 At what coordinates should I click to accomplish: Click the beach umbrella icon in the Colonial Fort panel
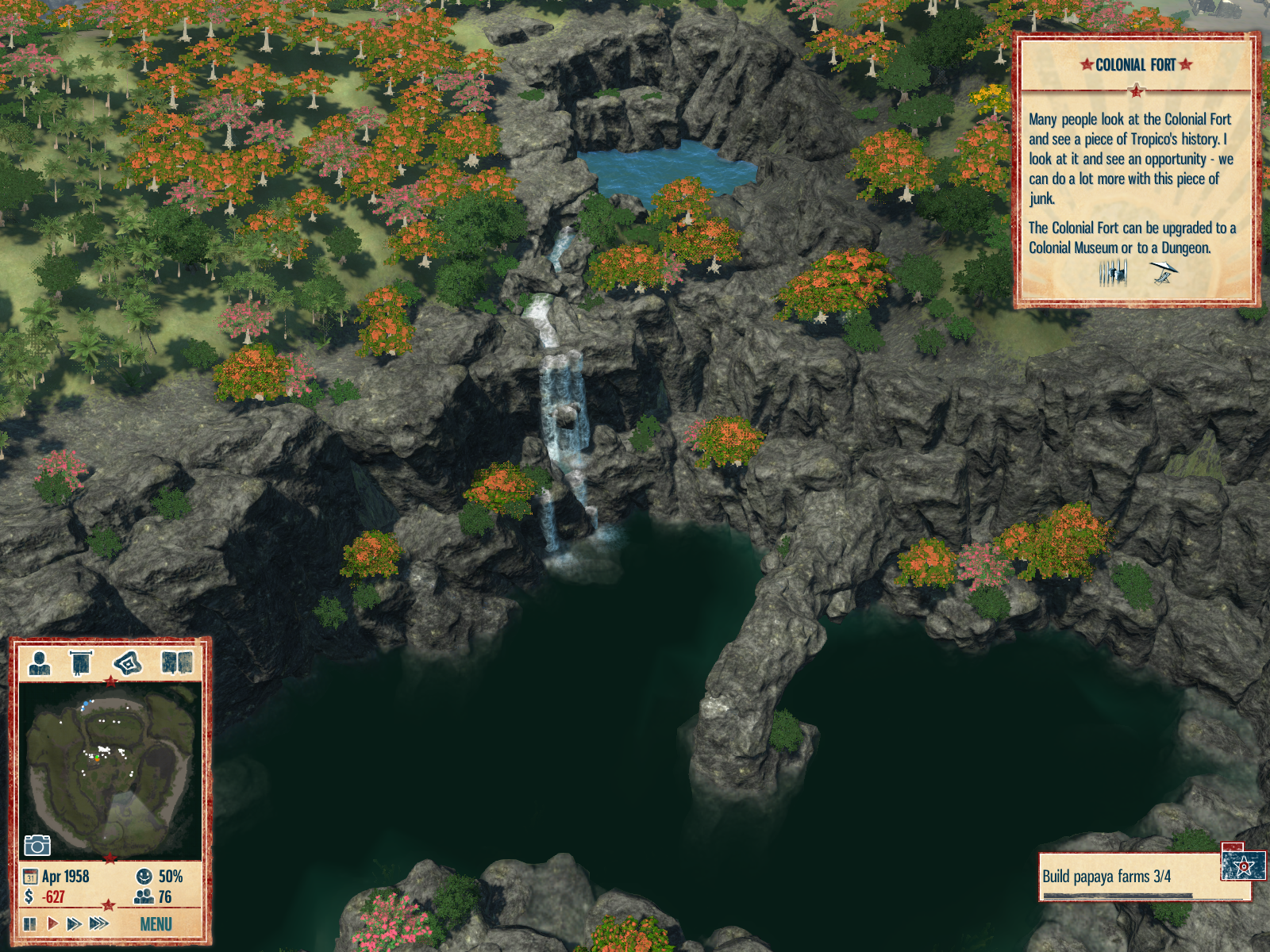(1163, 273)
